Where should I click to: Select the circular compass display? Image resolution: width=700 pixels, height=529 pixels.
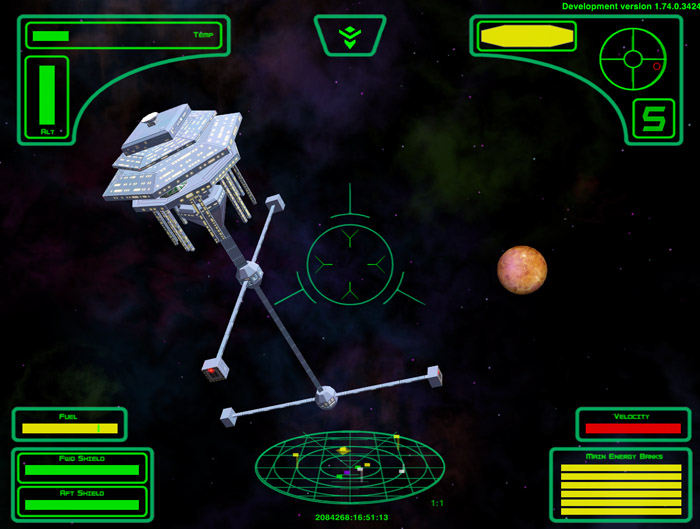tap(632, 58)
